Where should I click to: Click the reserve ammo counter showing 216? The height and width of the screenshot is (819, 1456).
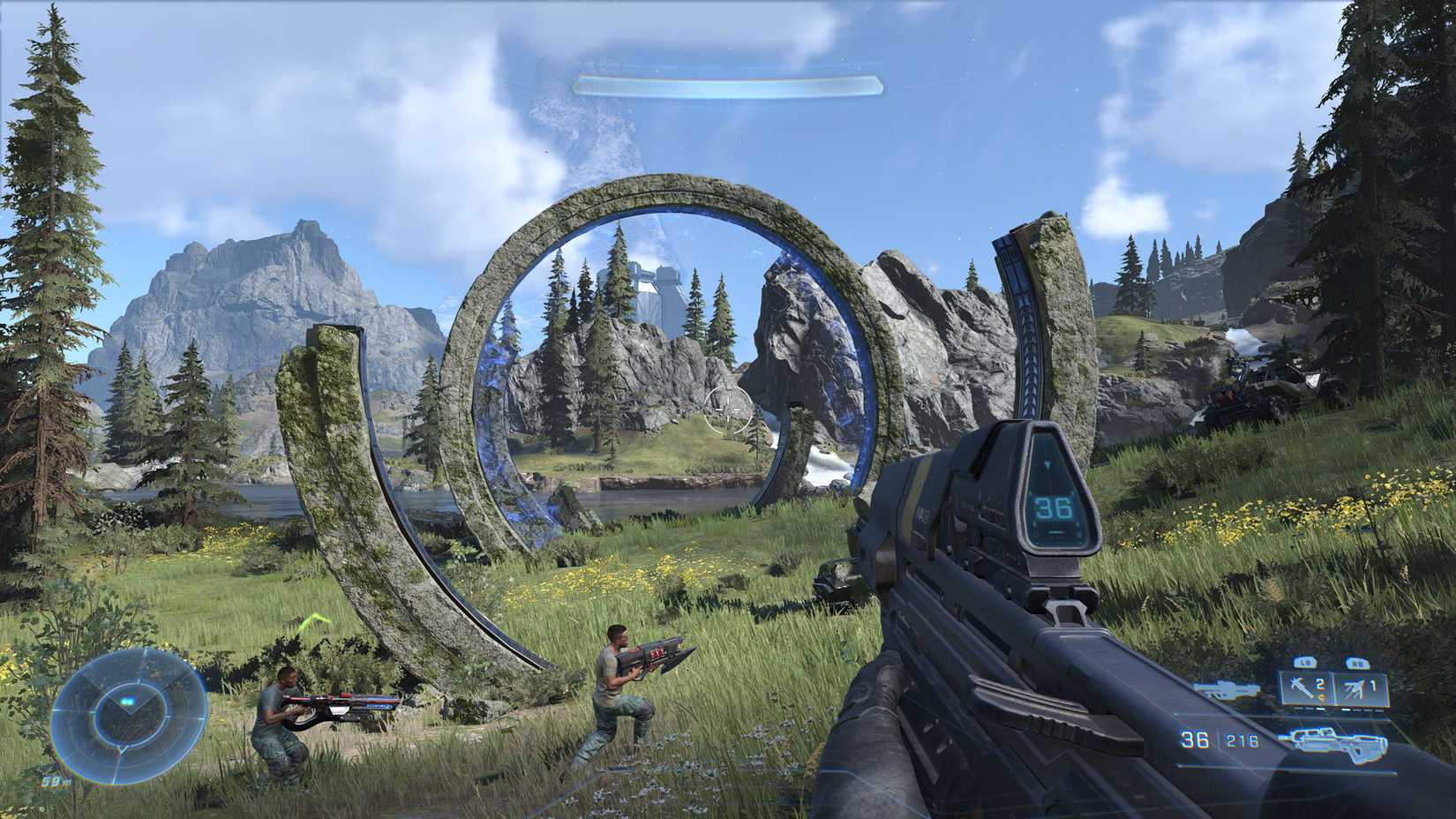pos(1241,740)
